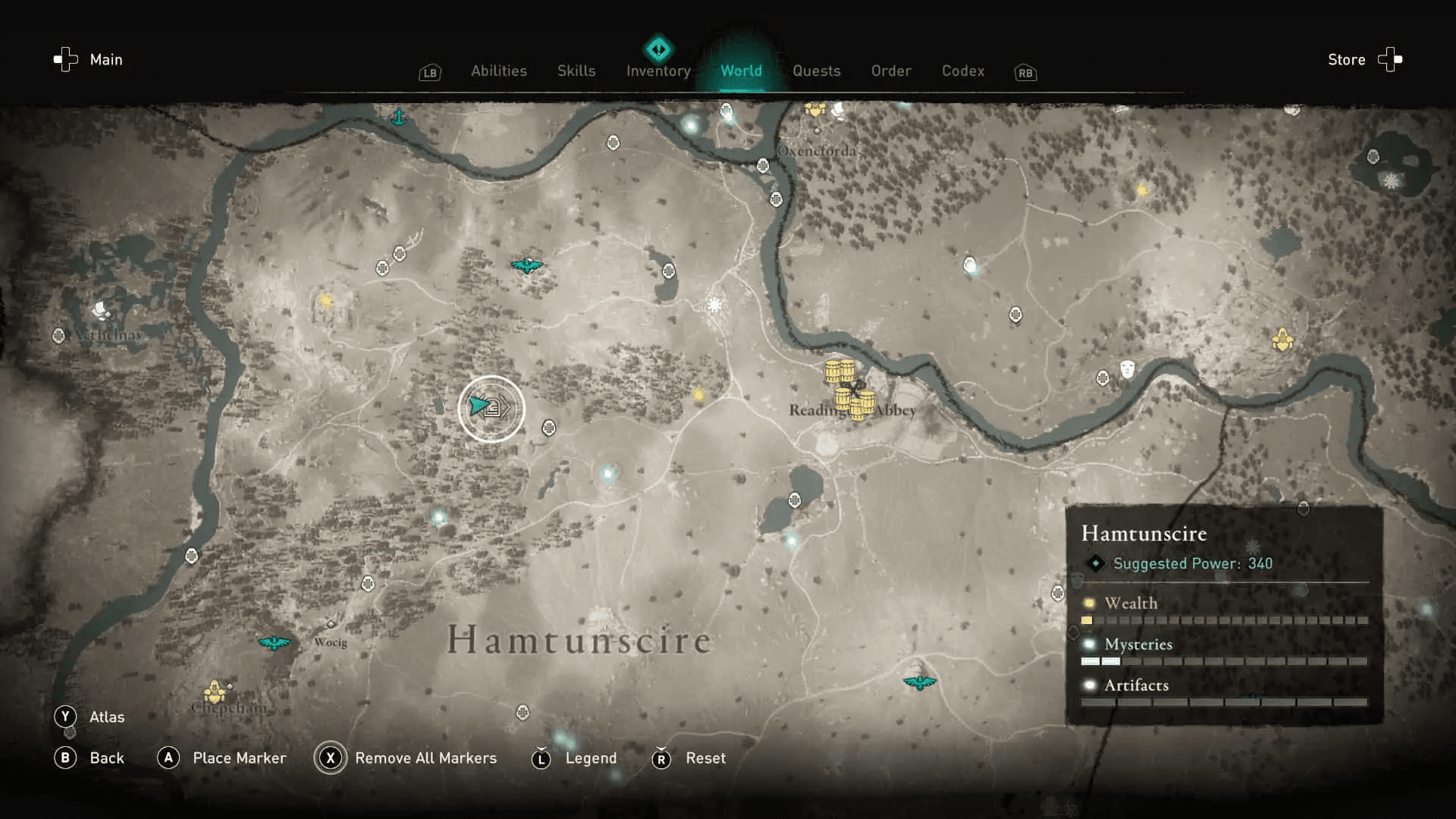1456x819 pixels.
Task: Click the Atlas option
Action: [106, 716]
